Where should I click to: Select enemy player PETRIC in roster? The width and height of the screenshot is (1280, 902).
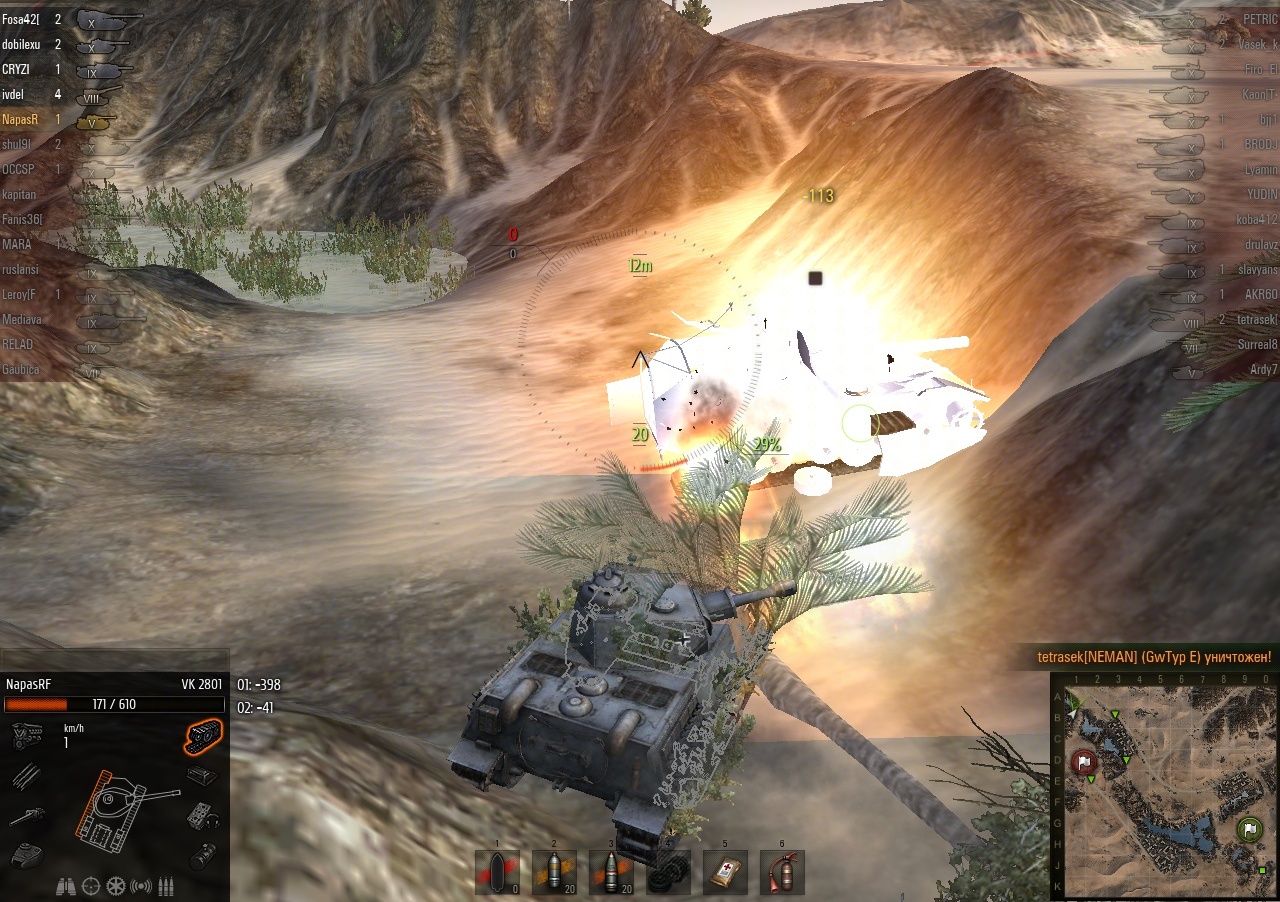[x=1259, y=19]
